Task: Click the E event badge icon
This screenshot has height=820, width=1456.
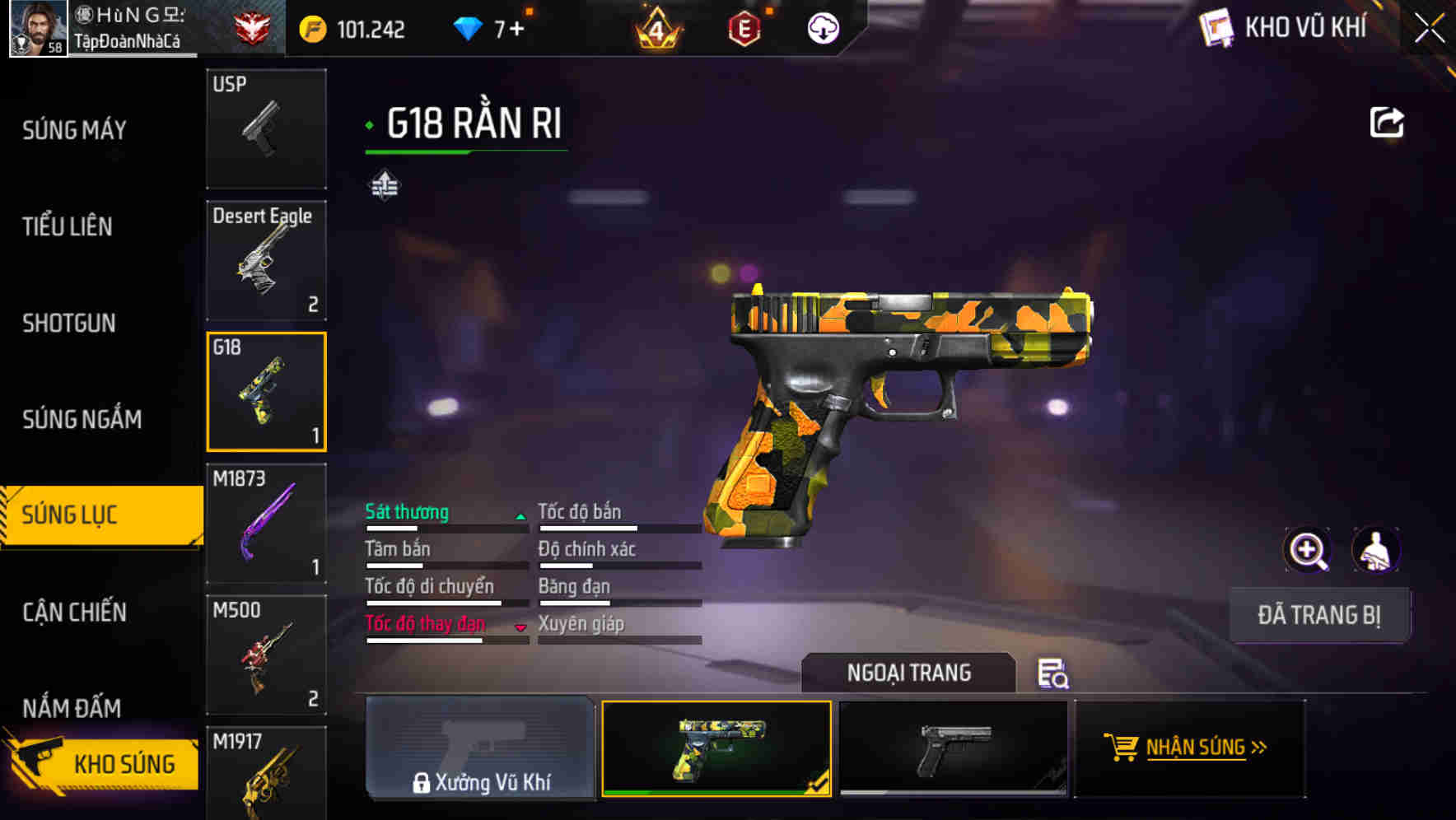Action: tap(744, 30)
